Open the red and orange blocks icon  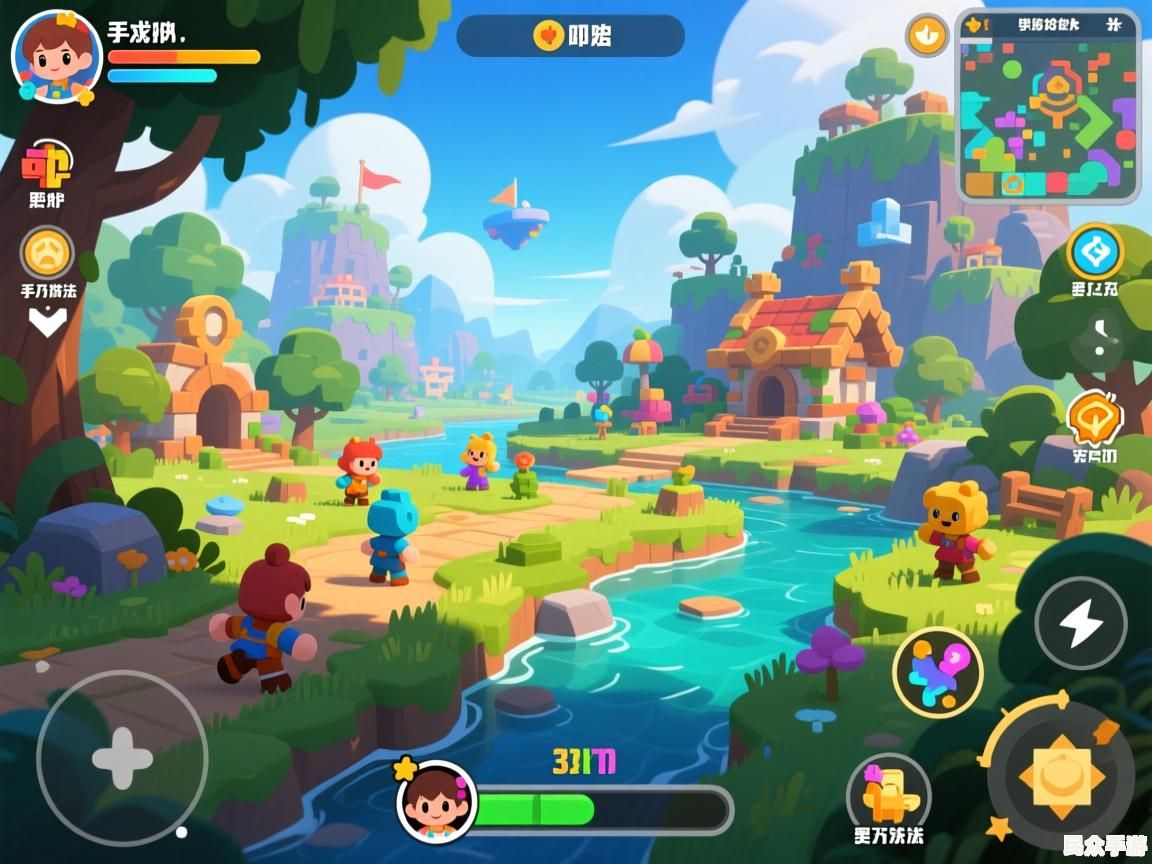[x=46, y=167]
